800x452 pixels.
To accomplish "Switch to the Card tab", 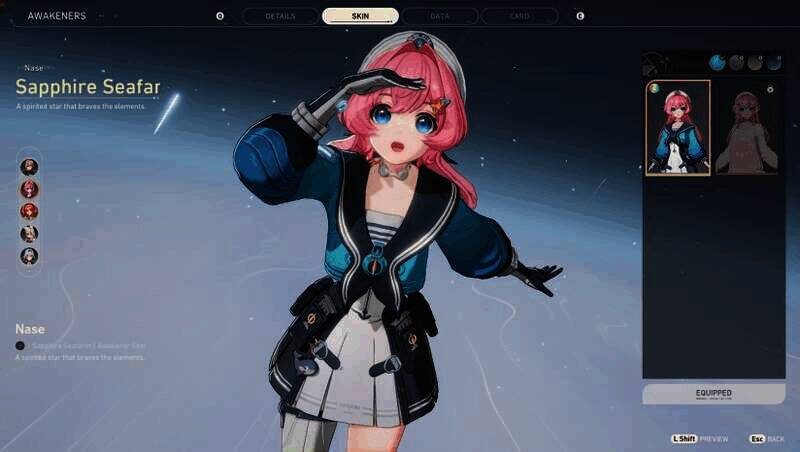I will pyautogui.click(x=519, y=16).
